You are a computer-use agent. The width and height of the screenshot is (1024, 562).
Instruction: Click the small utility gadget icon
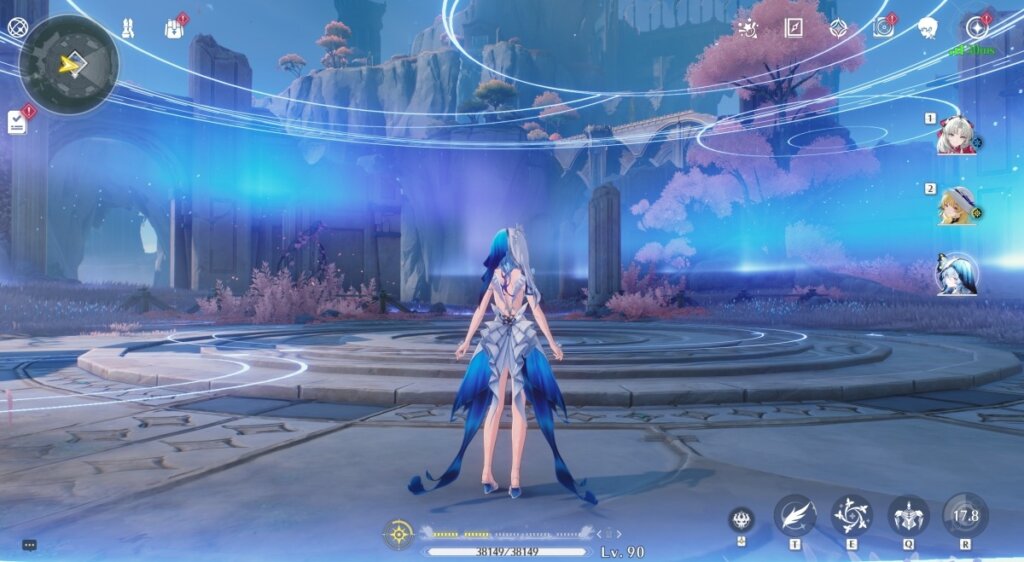click(x=741, y=519)
